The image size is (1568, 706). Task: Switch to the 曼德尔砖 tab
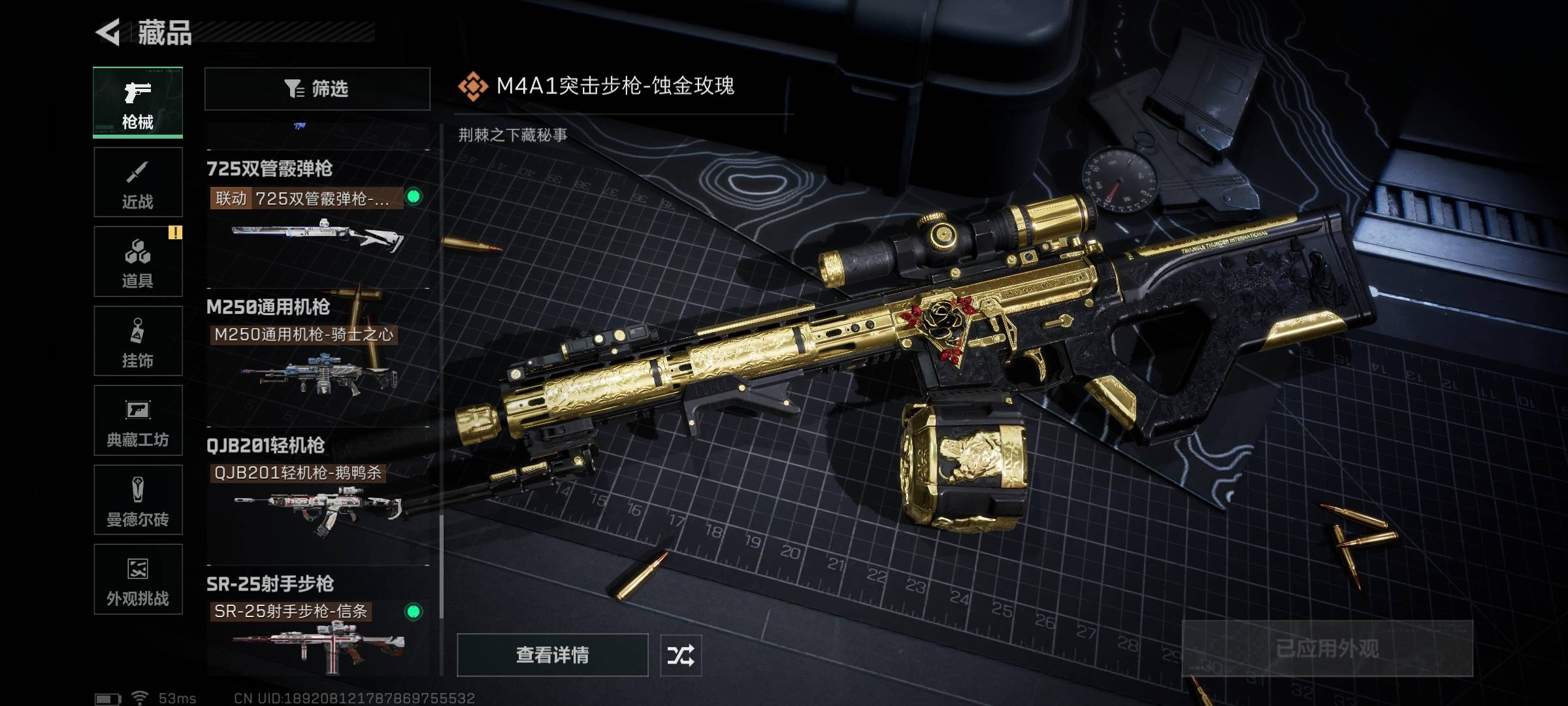coord(138,500)
